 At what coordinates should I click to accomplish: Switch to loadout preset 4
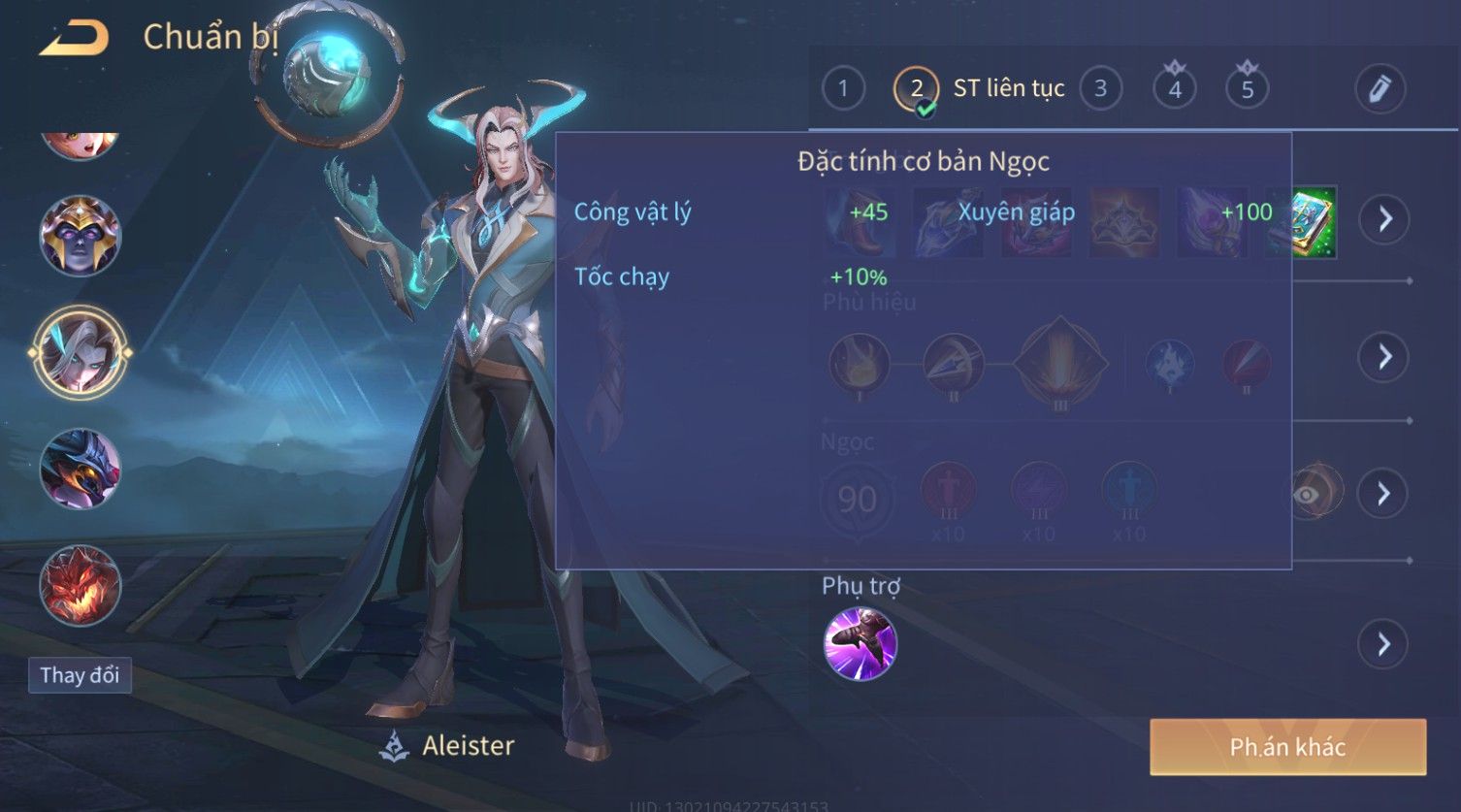tap(1174, 89)
